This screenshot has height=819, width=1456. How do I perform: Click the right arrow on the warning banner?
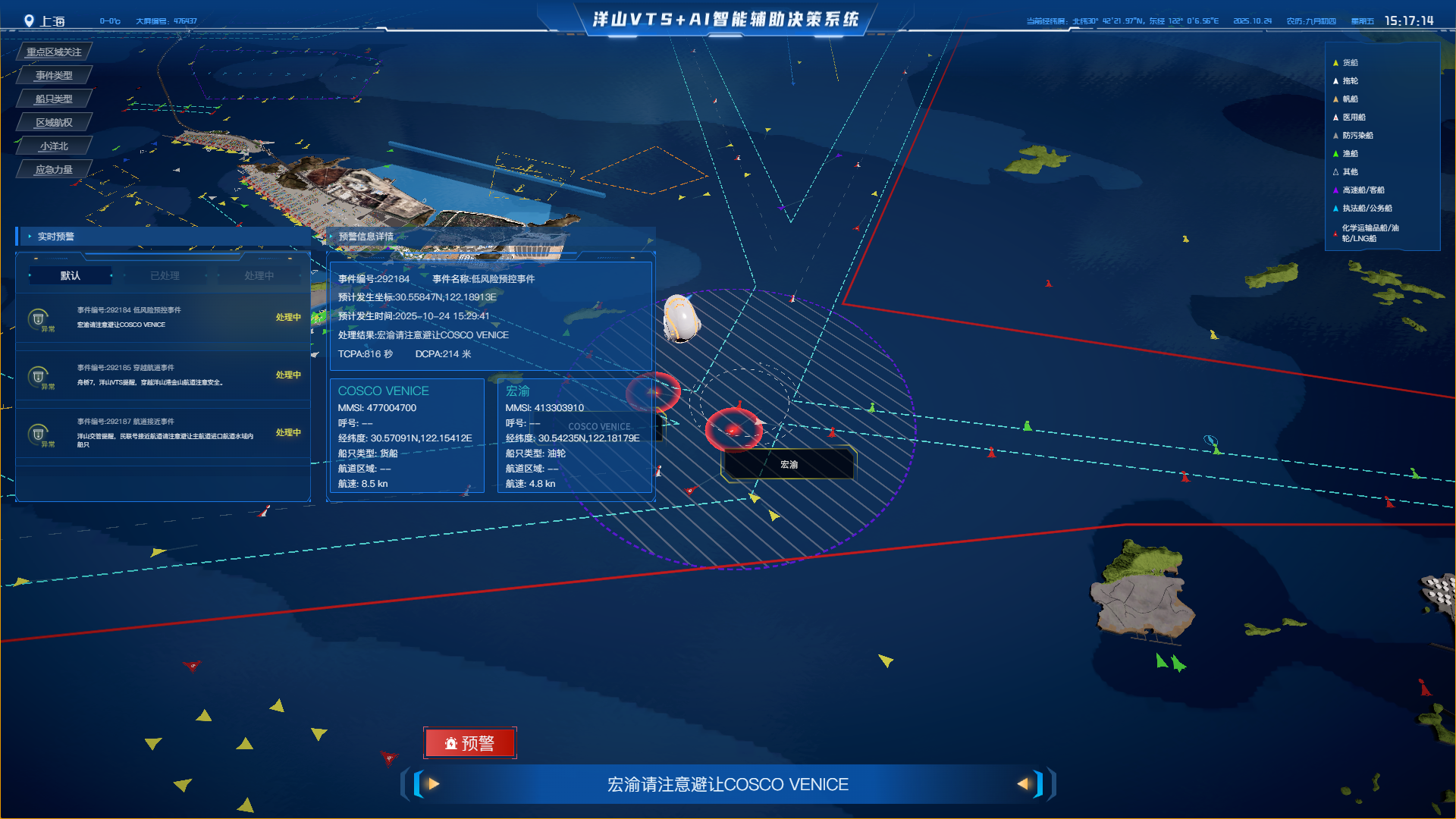1023,784
